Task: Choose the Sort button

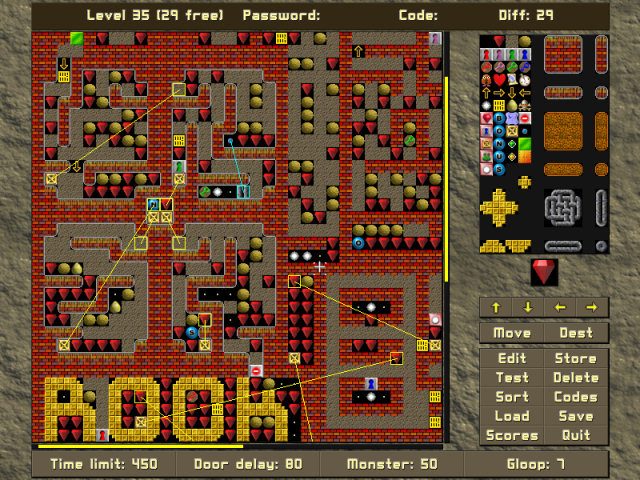Action: click(512, 397)
